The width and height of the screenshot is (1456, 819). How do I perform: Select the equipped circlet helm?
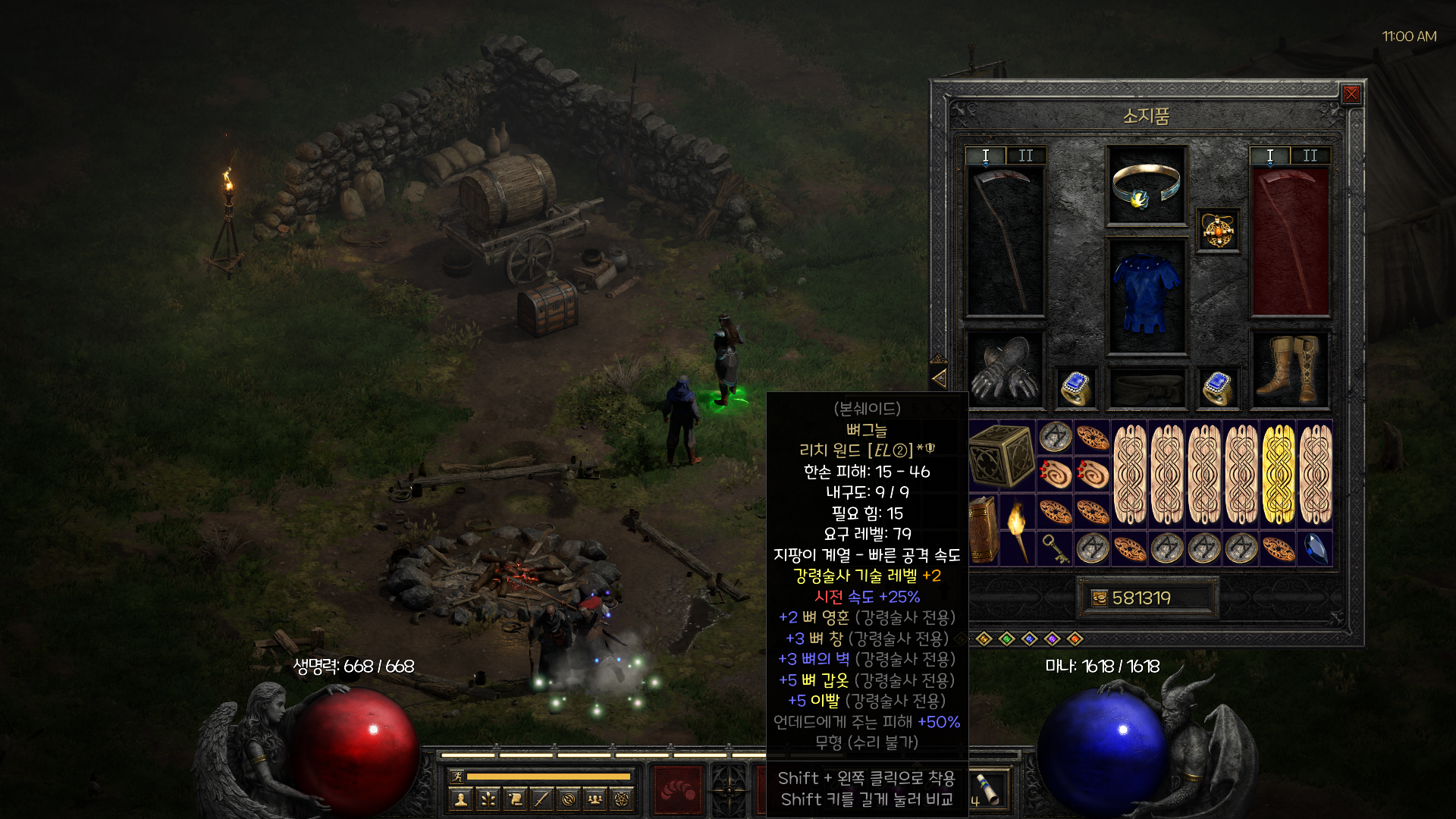coord(1146,186)
